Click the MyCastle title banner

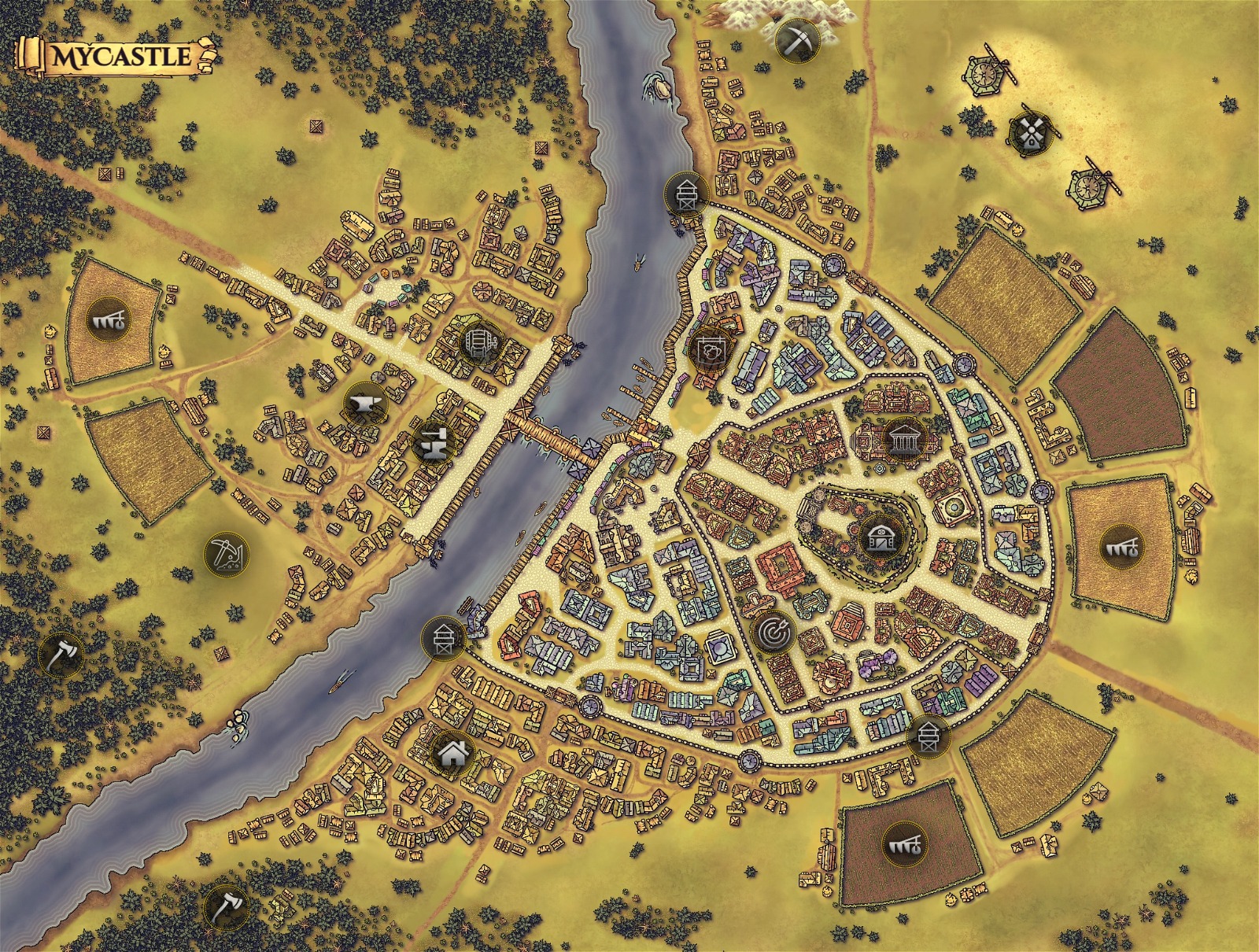(x=118, y=57)
